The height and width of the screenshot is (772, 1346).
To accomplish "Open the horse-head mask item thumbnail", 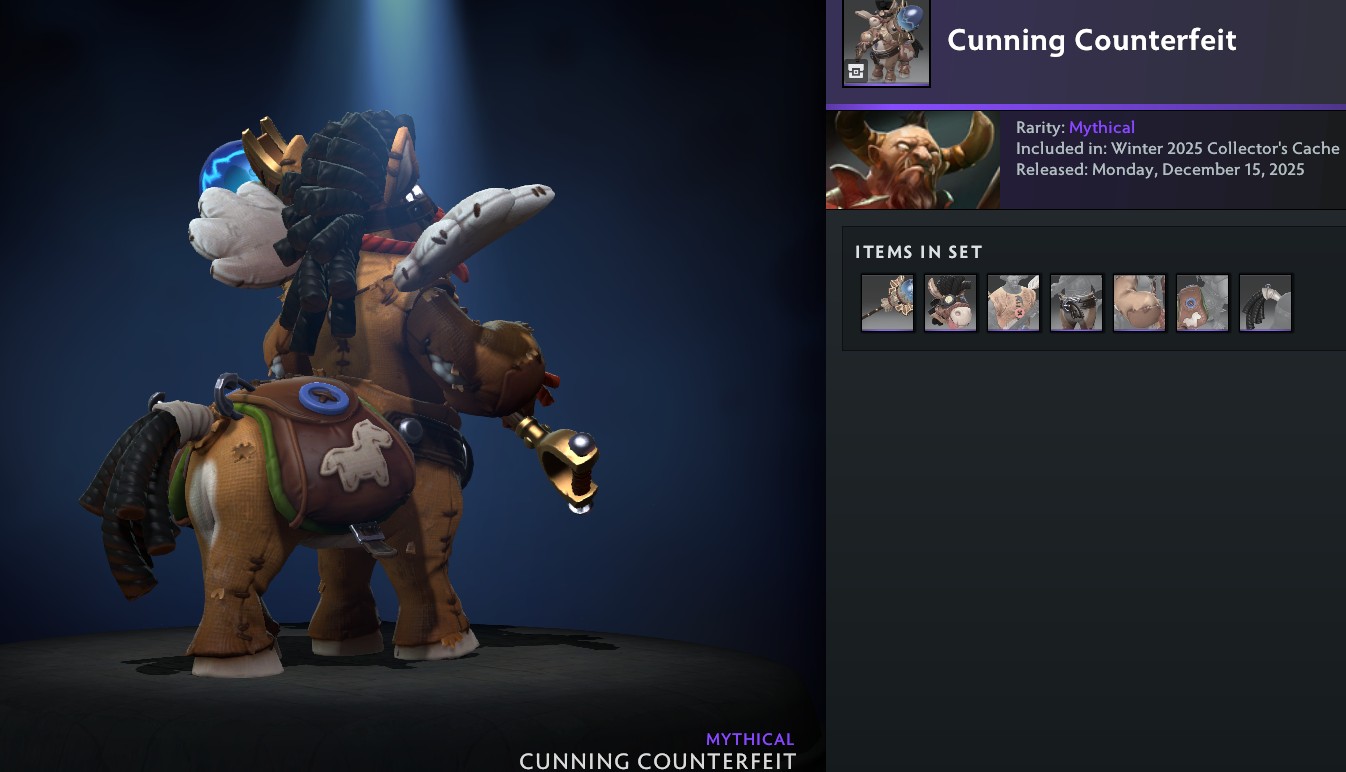I will tap(950, 302).
